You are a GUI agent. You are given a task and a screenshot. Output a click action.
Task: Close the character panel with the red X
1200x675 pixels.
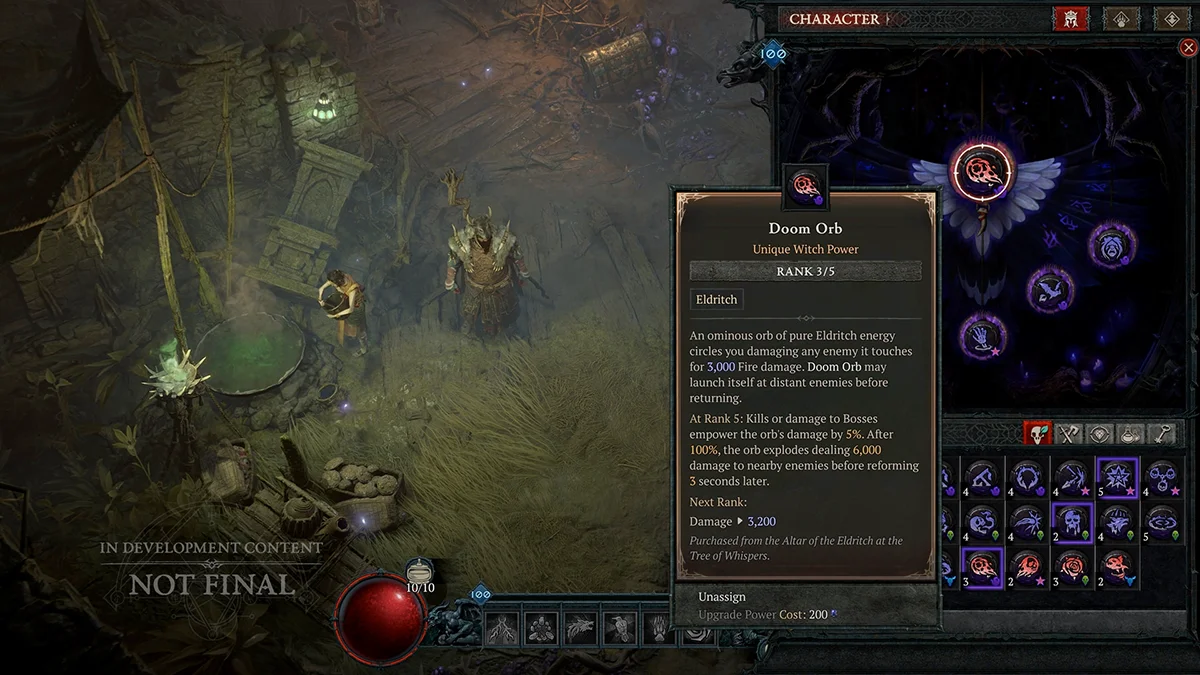(1187, 47)
